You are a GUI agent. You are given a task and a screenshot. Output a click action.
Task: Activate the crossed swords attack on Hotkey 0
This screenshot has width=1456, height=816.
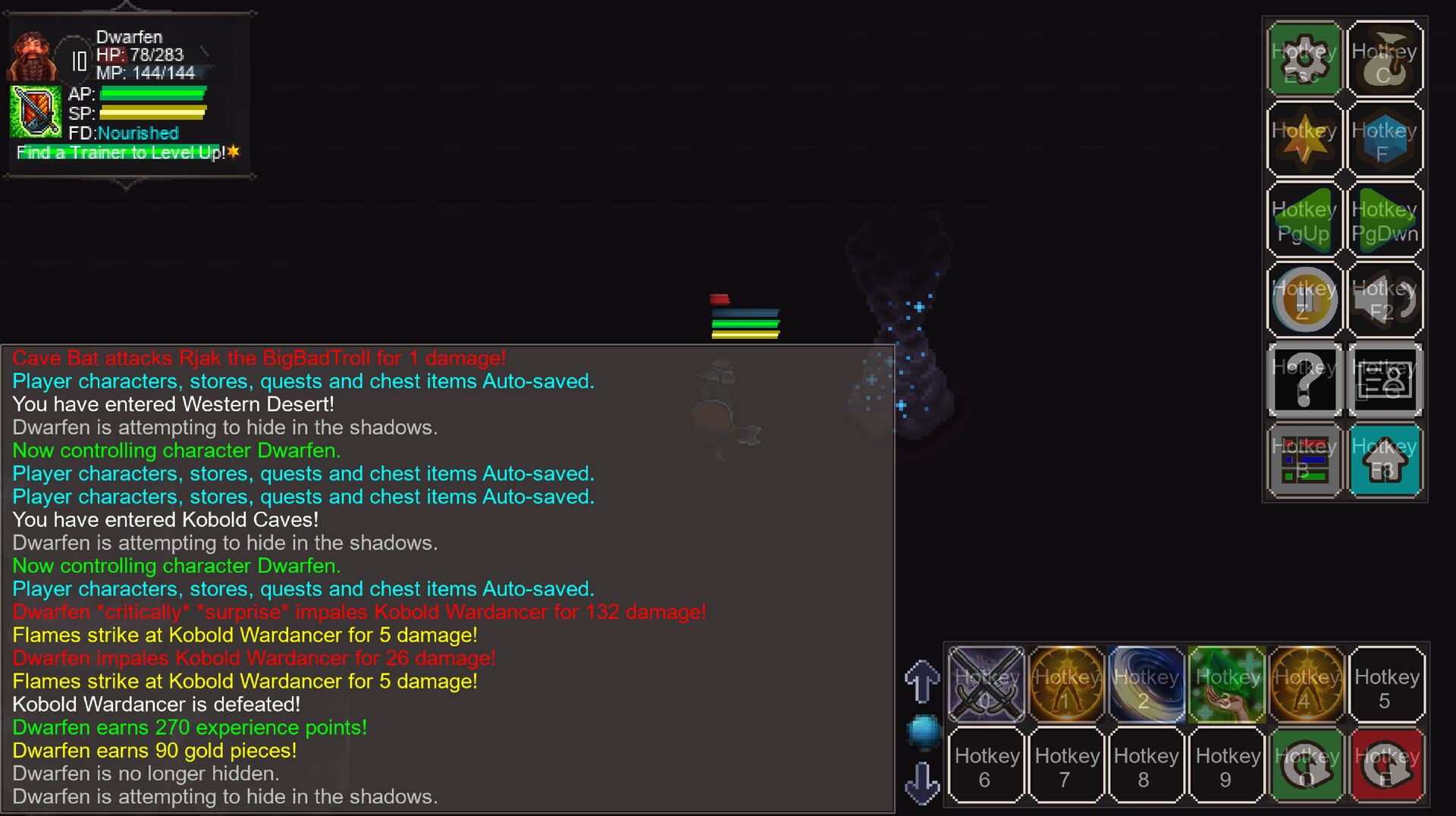(986, 683)
